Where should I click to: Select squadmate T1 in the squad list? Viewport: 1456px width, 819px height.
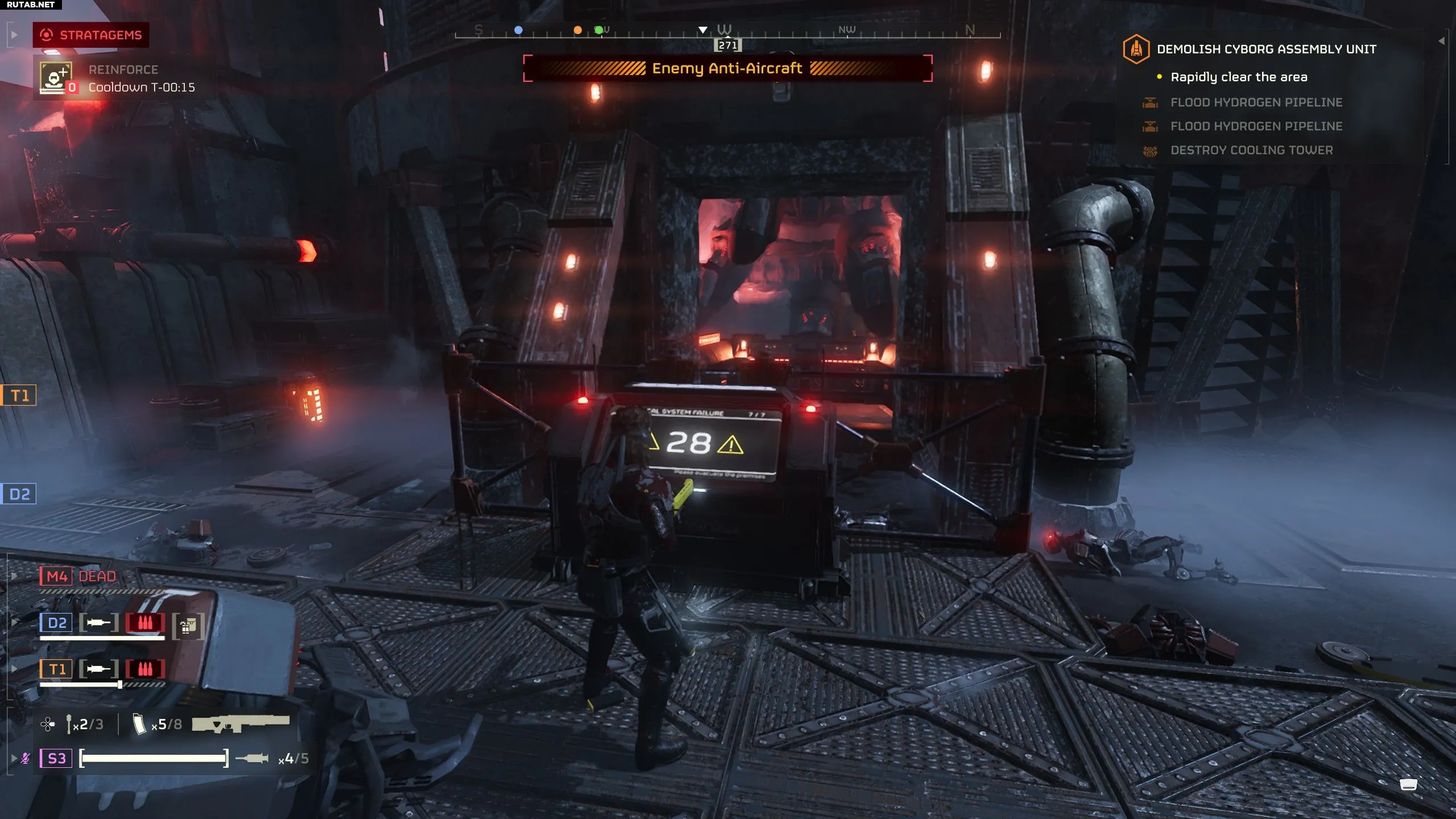tap(56, 669)
